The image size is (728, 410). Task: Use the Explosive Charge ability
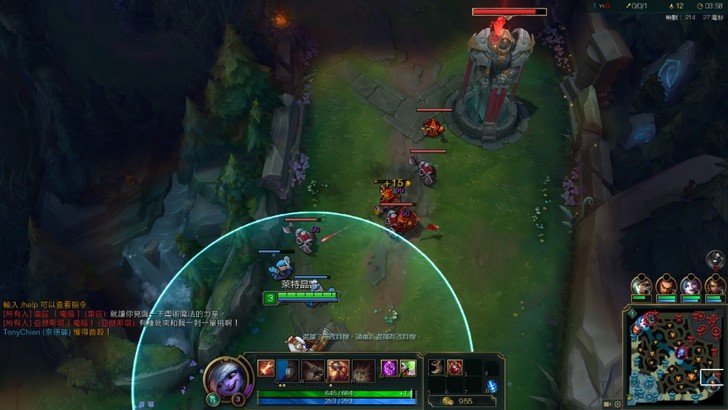click(338, 370)
